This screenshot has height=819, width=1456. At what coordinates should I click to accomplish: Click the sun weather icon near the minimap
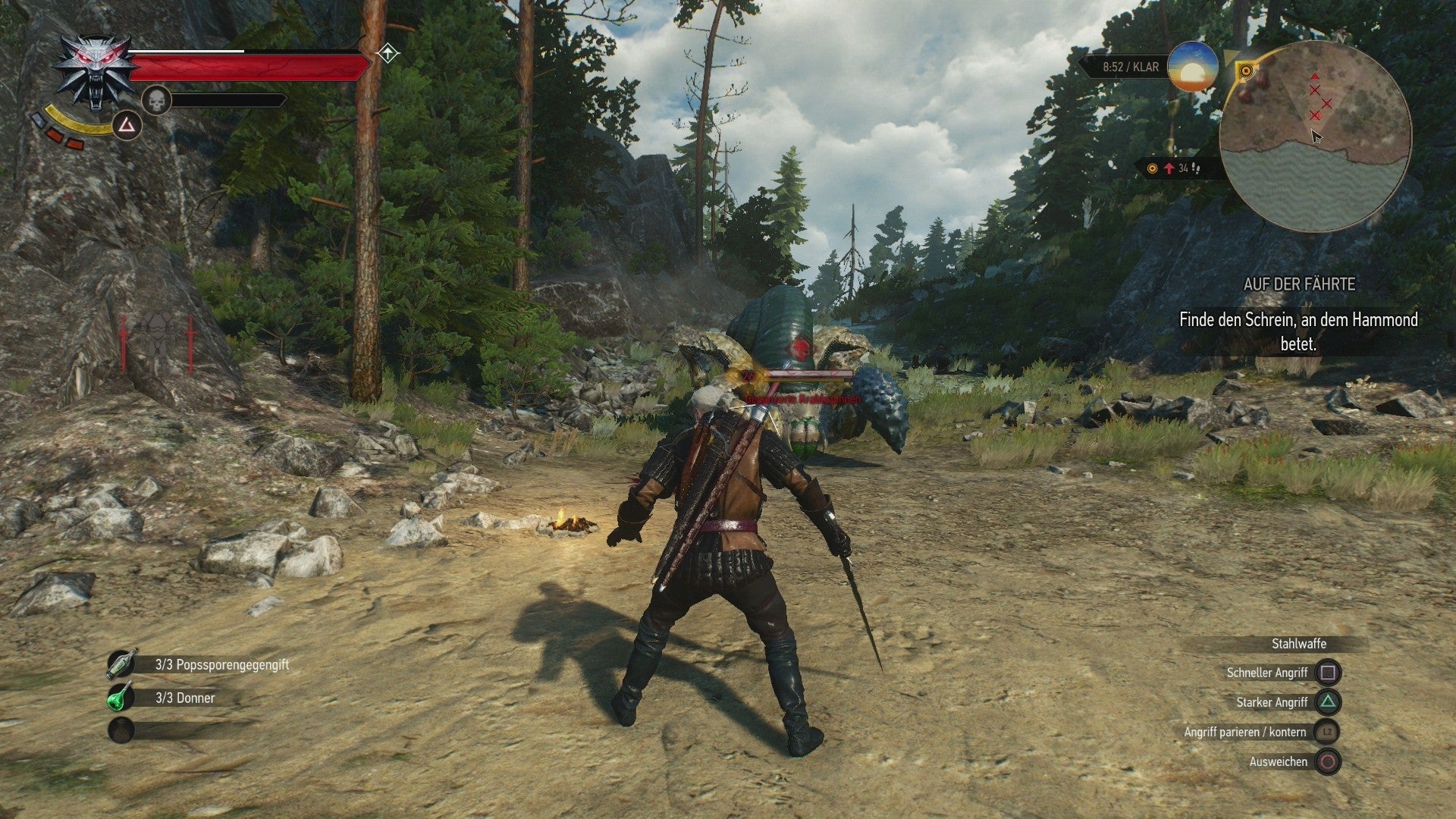click(x=1191, y=67)
